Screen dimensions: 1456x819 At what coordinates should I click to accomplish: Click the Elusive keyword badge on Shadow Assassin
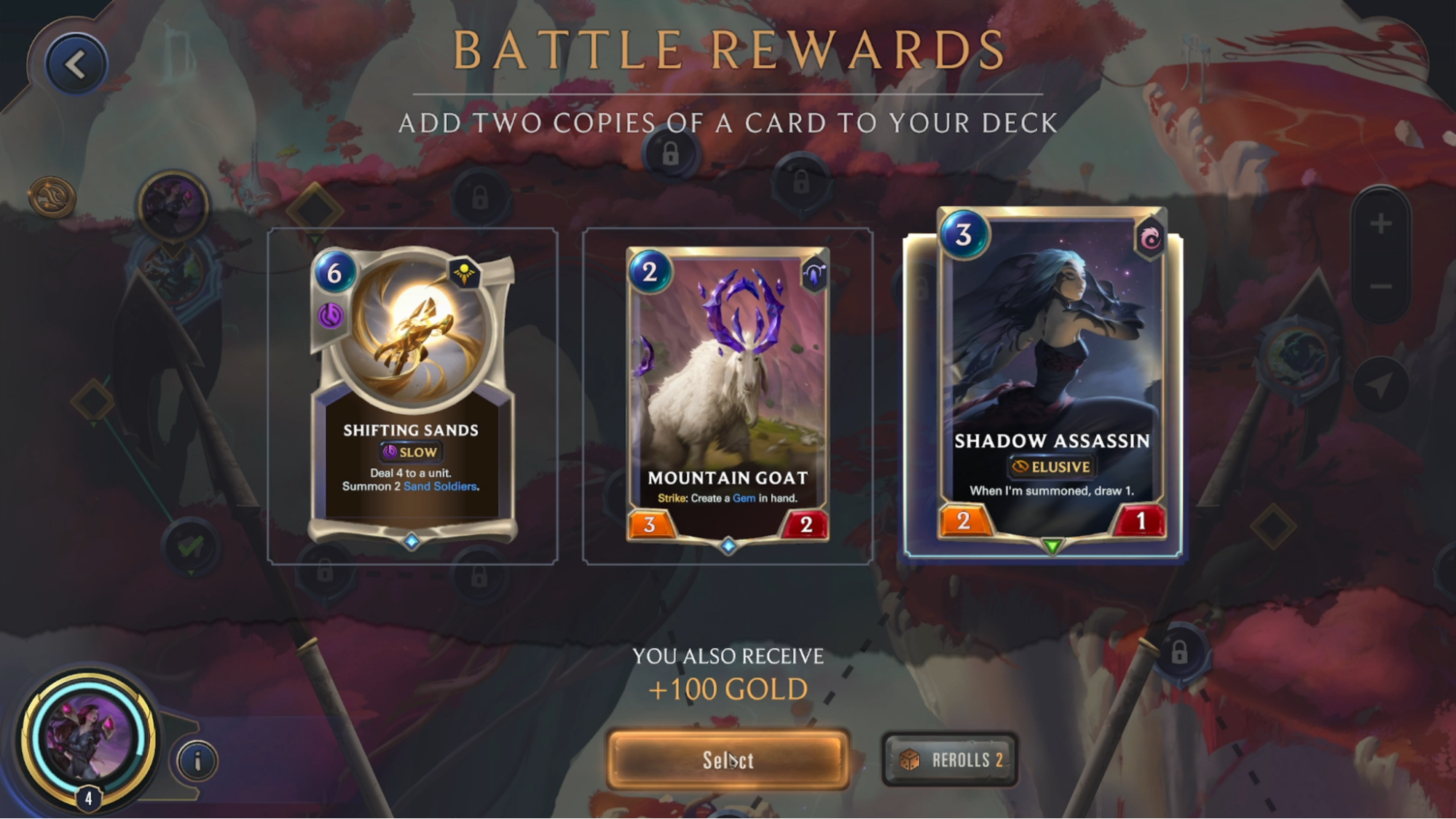click(x=1052, y=467)
